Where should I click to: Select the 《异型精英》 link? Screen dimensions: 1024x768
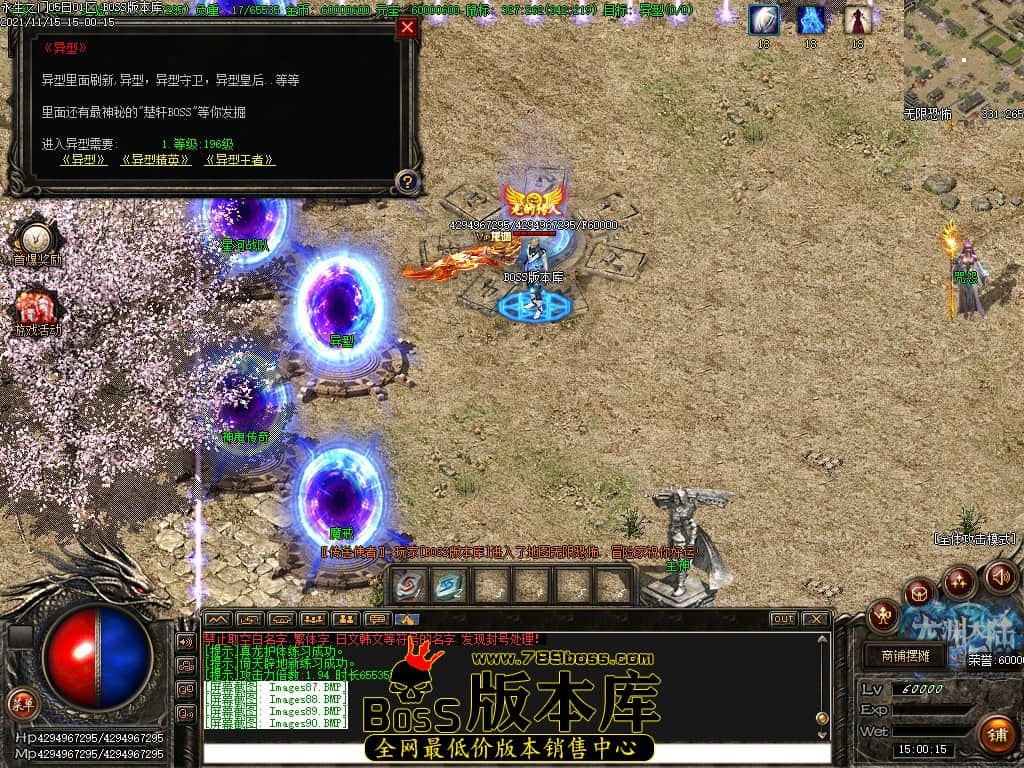click(x=156, y=160)
